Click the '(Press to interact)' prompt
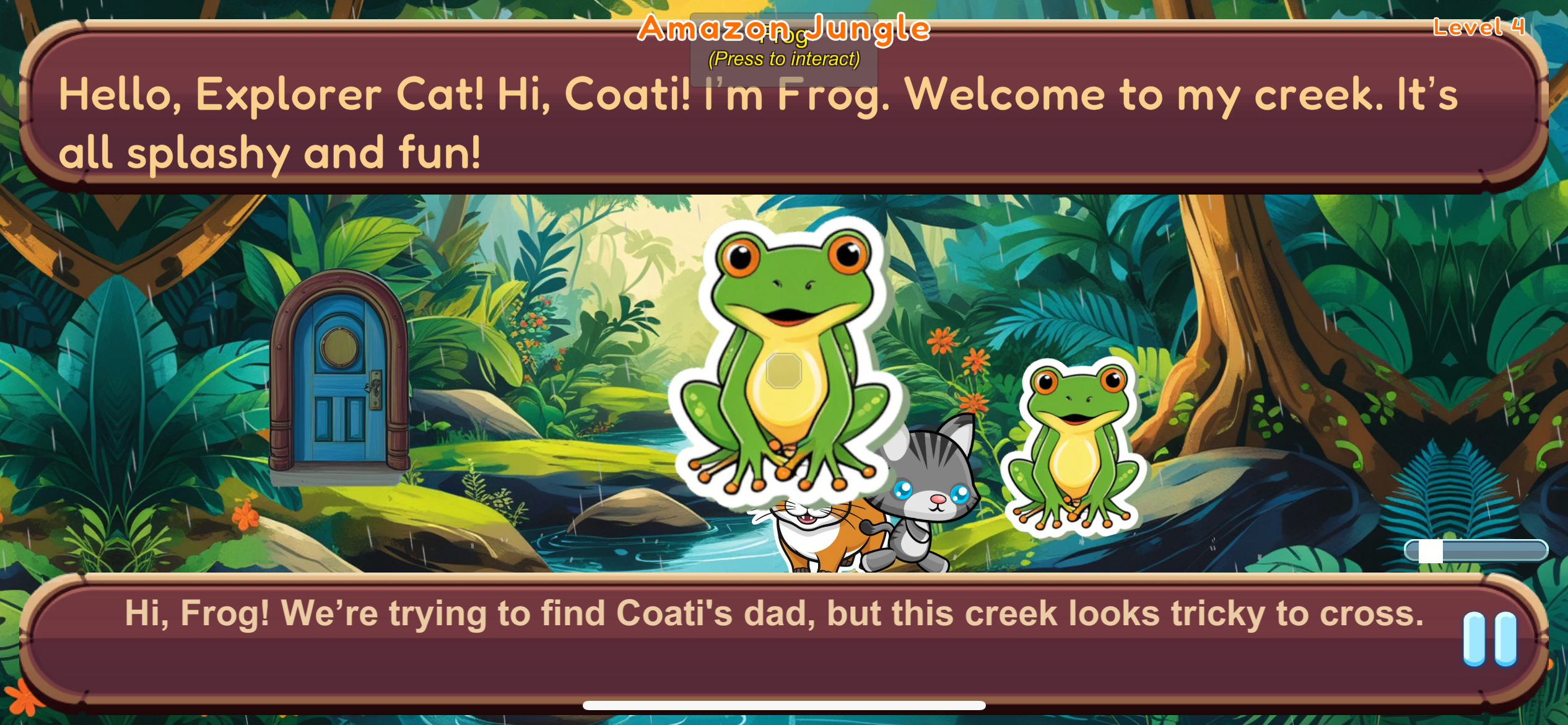The width and height of the screenshot is (1568, 725). [784, 59]
